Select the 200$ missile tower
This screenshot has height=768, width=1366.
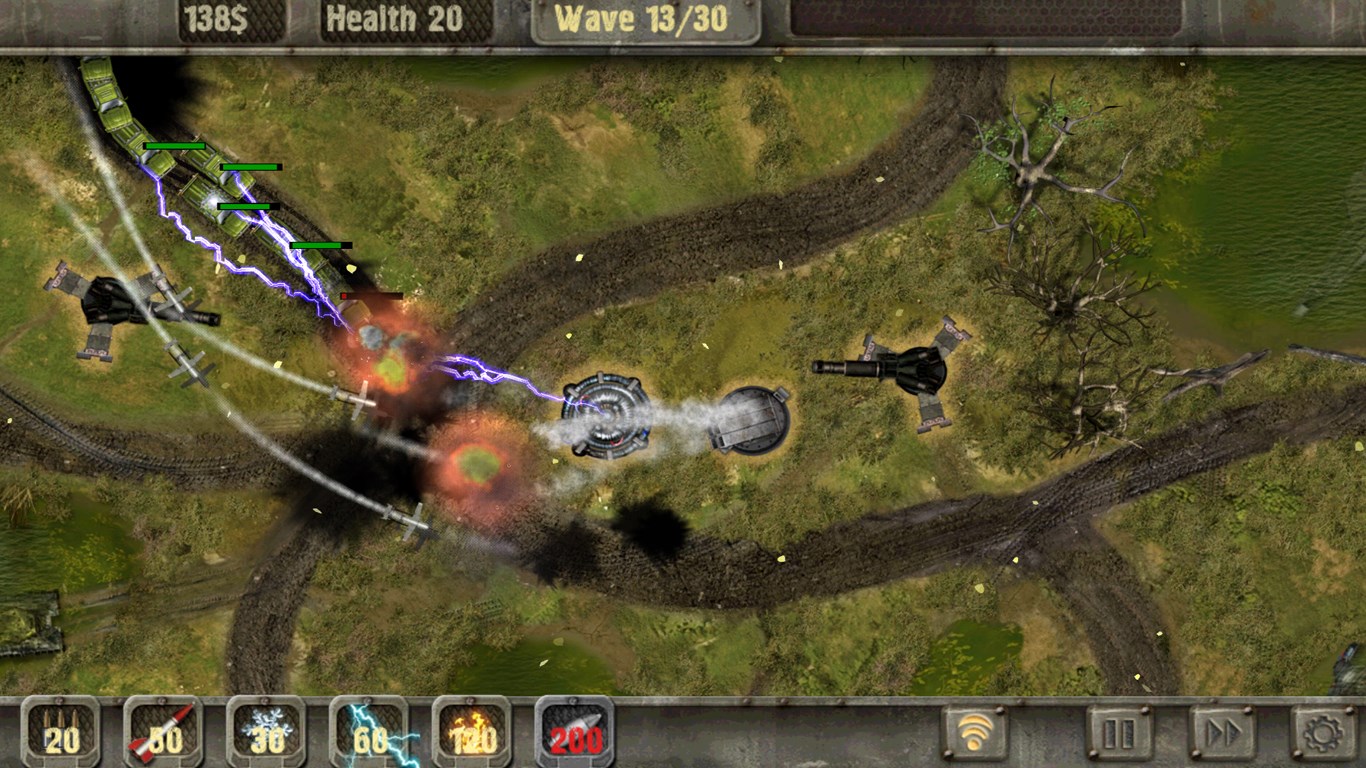point(575,732)
